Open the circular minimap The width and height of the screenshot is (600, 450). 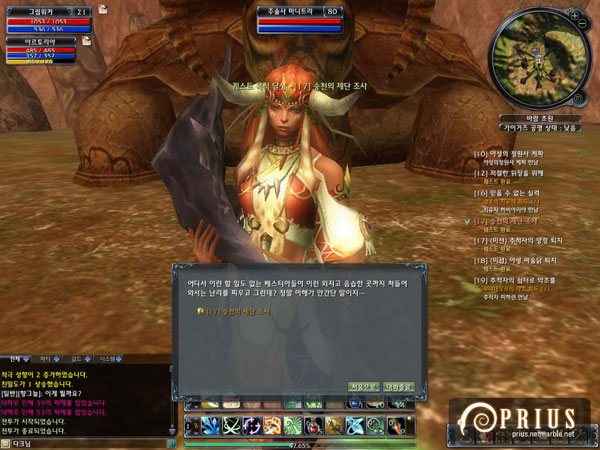pyautogui.click(x=533, y=60)
